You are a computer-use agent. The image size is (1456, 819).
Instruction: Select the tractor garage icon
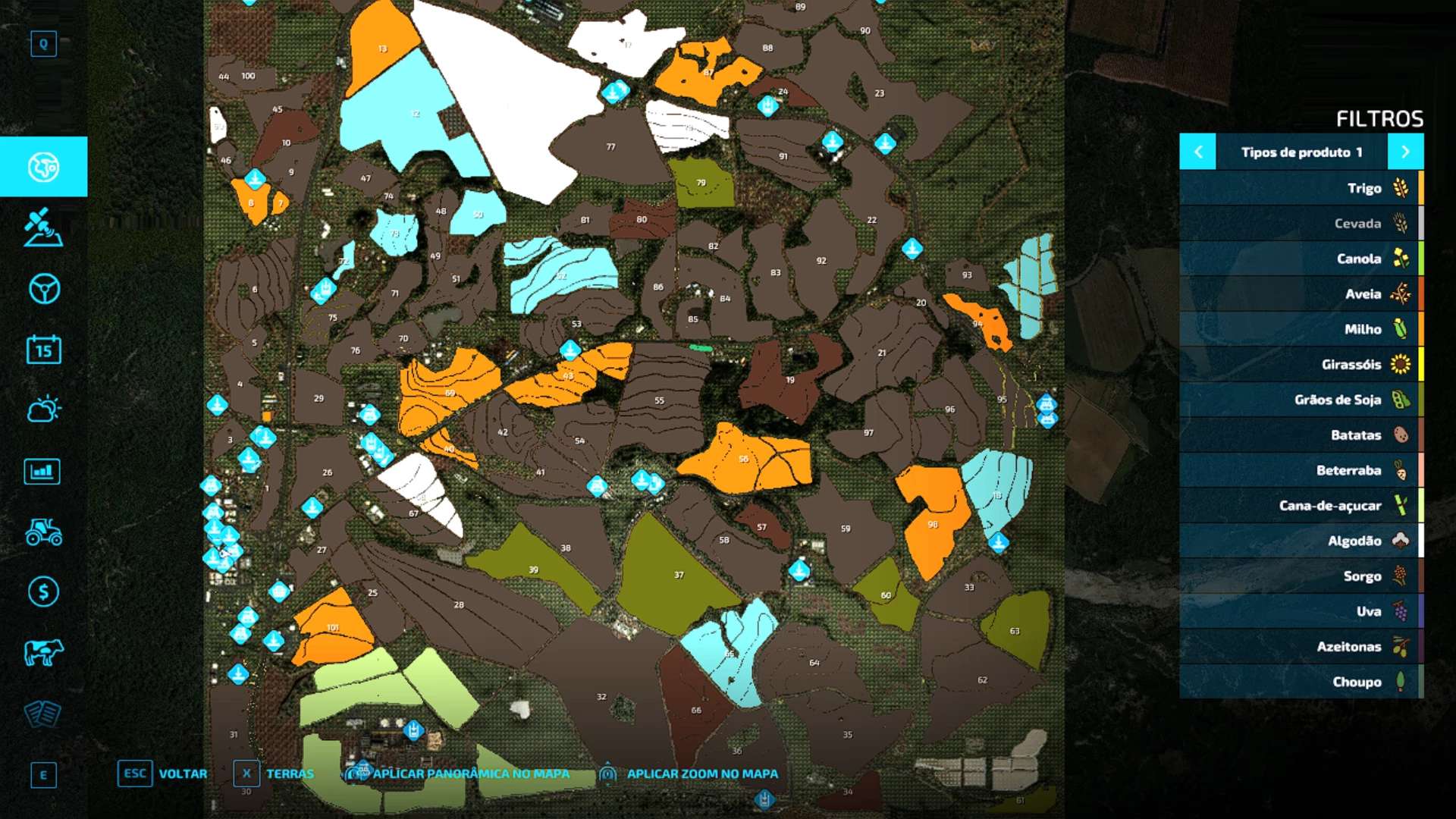pos(44,532)
